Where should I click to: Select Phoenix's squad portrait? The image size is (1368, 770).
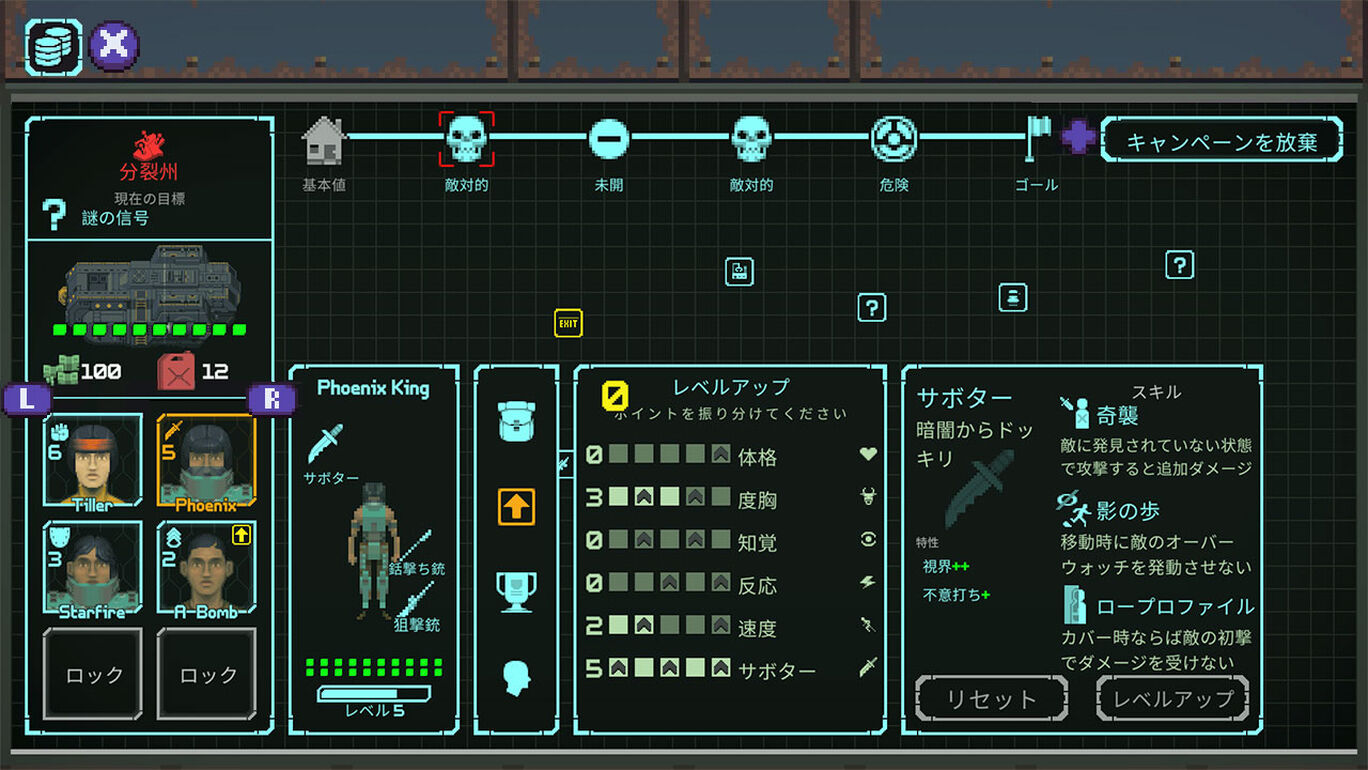(x=206, y=461)
